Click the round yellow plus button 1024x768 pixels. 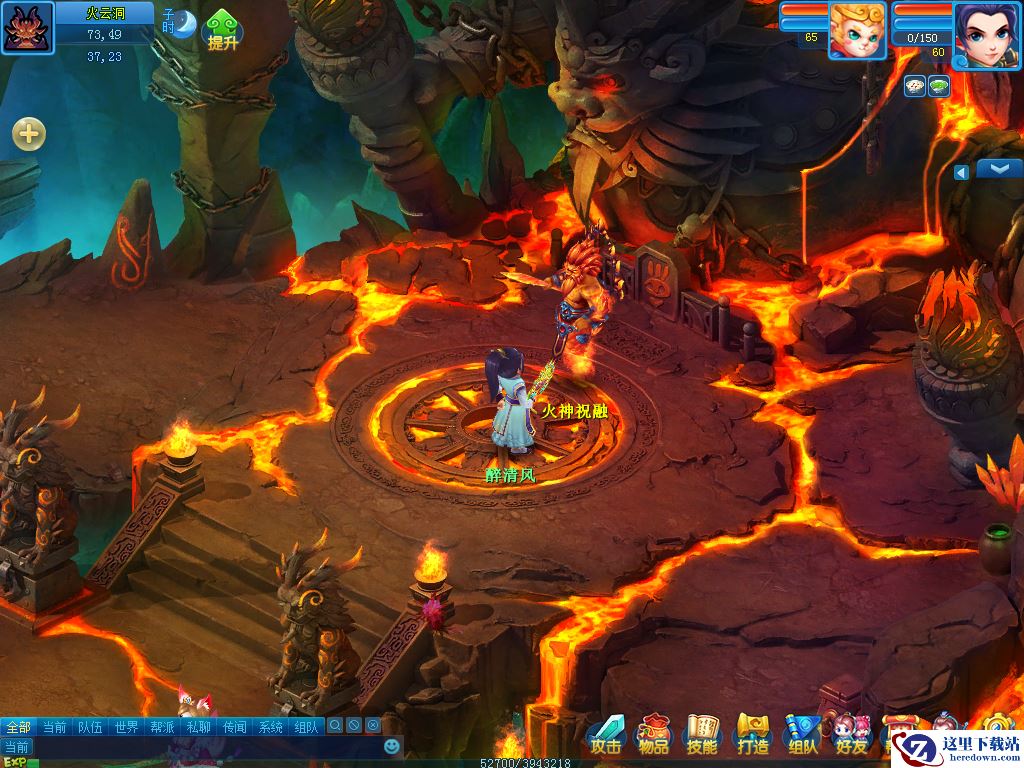pyautogui.click(x=28, y=133)
